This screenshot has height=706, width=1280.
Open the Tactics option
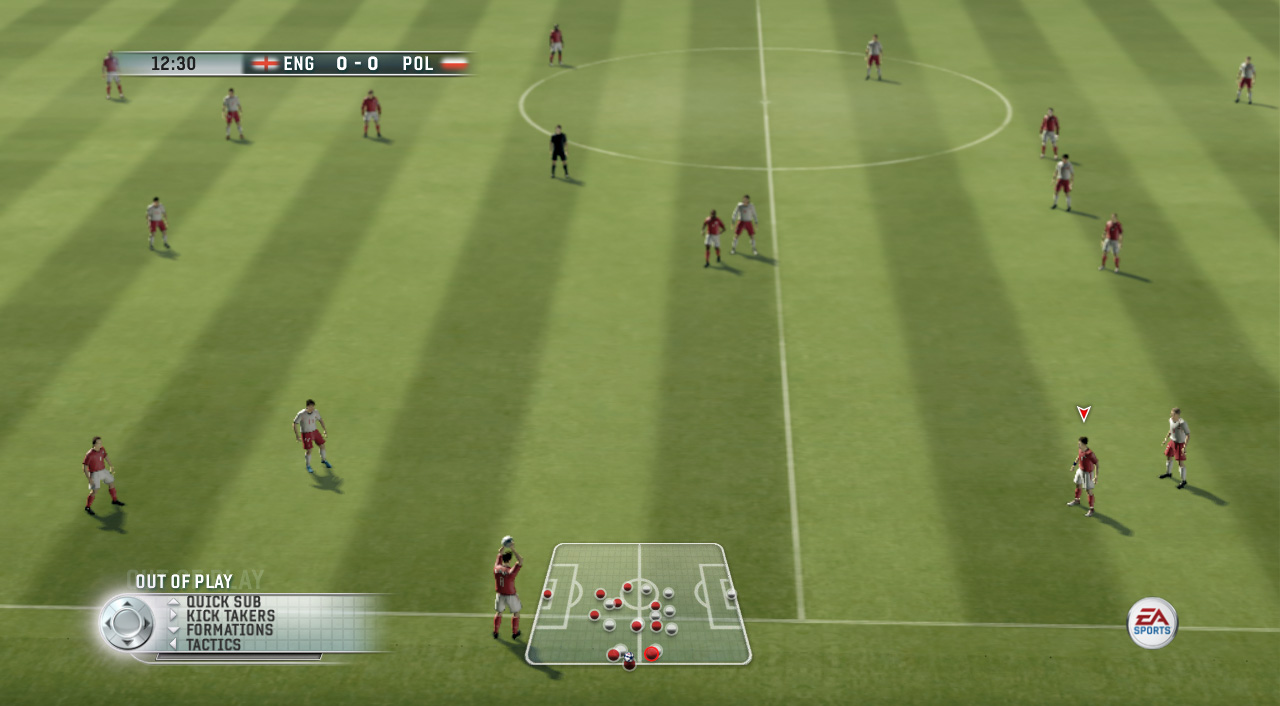(x=213, y=645)
